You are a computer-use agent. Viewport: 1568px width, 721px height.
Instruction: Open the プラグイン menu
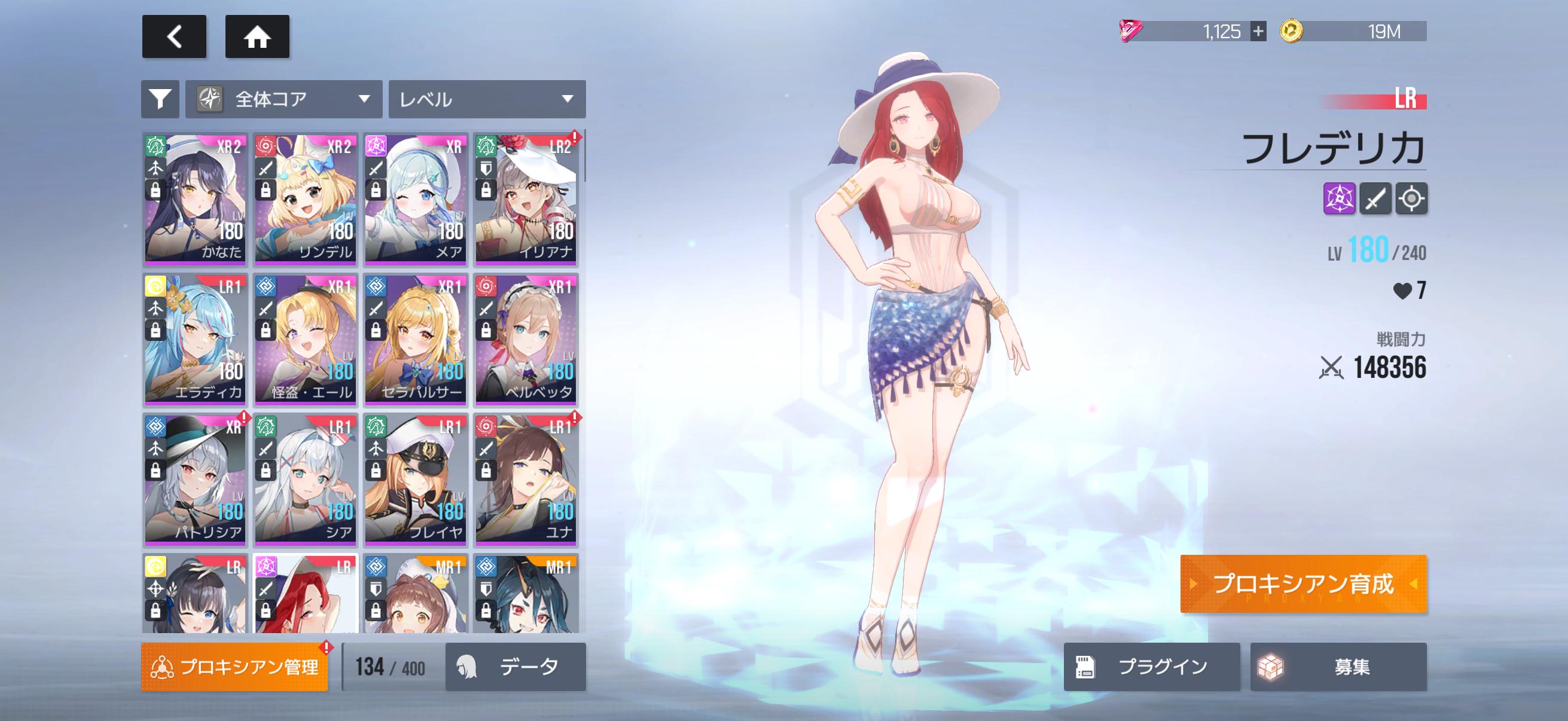[1152, 667]
